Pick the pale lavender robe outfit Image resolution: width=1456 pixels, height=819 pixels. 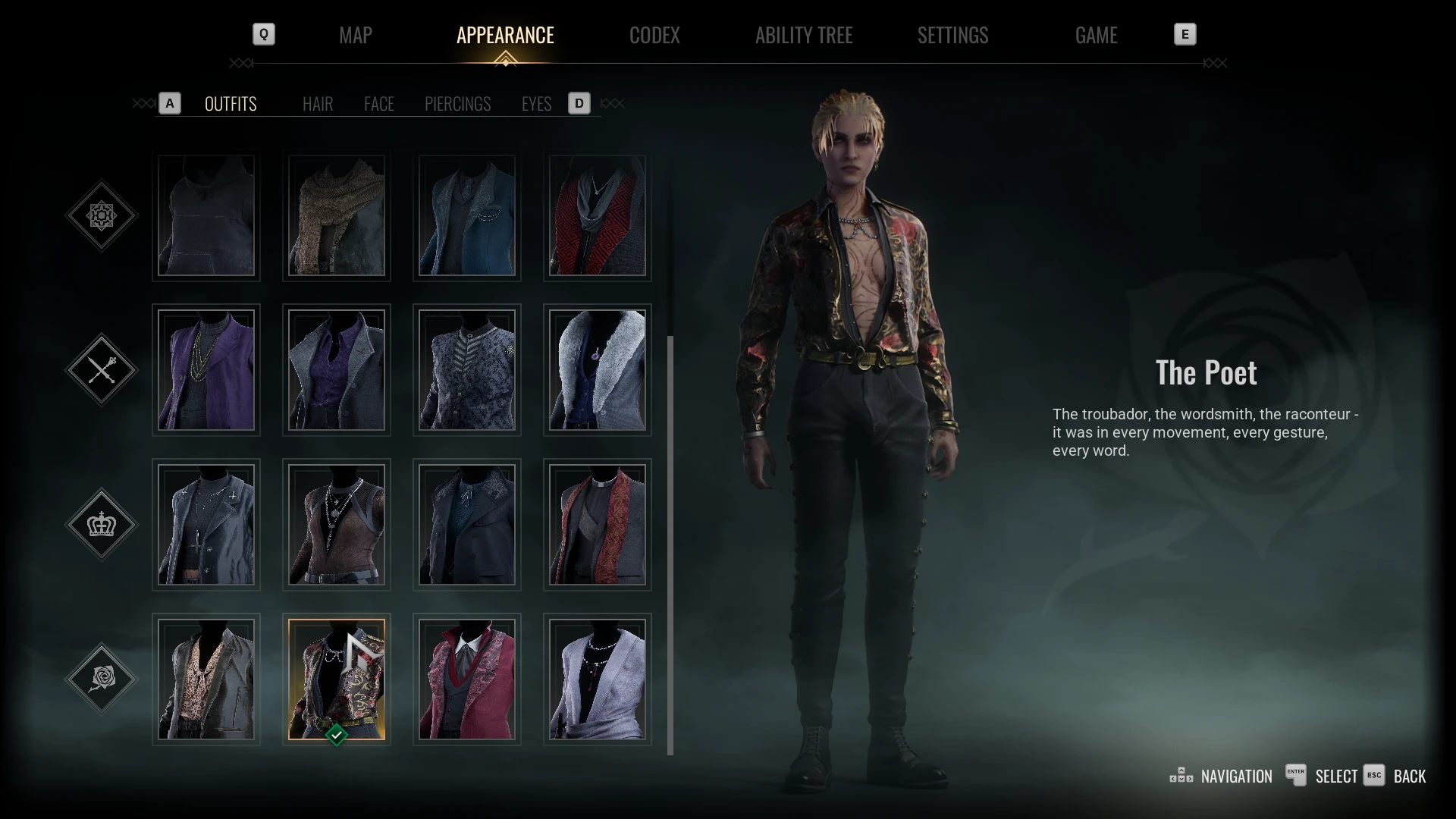pos(598,679)
